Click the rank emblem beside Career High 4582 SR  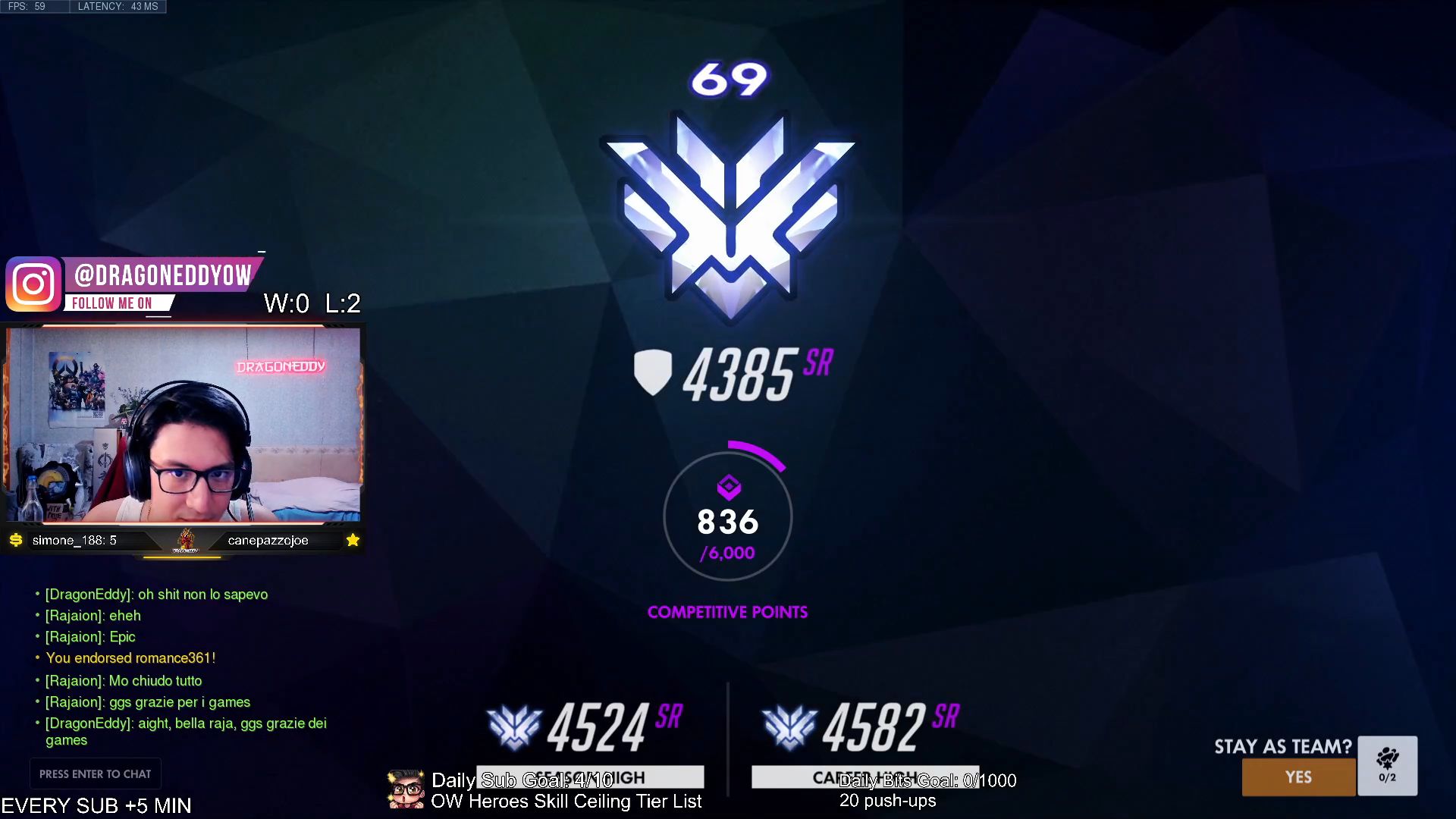790,726
